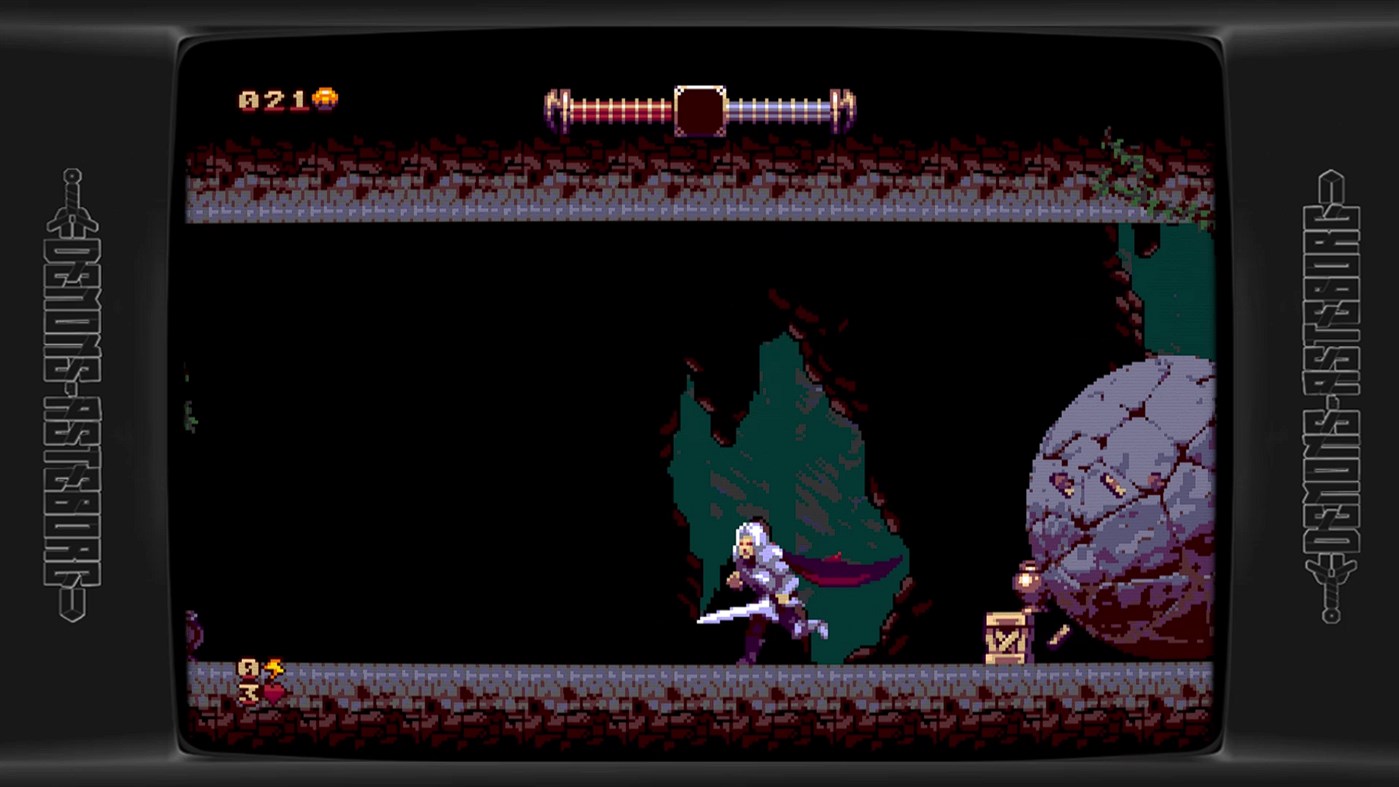This screenshot has height=787, width=1399.
Task: Click the orange coin icon beside the counter
Action: coord(327,97)
